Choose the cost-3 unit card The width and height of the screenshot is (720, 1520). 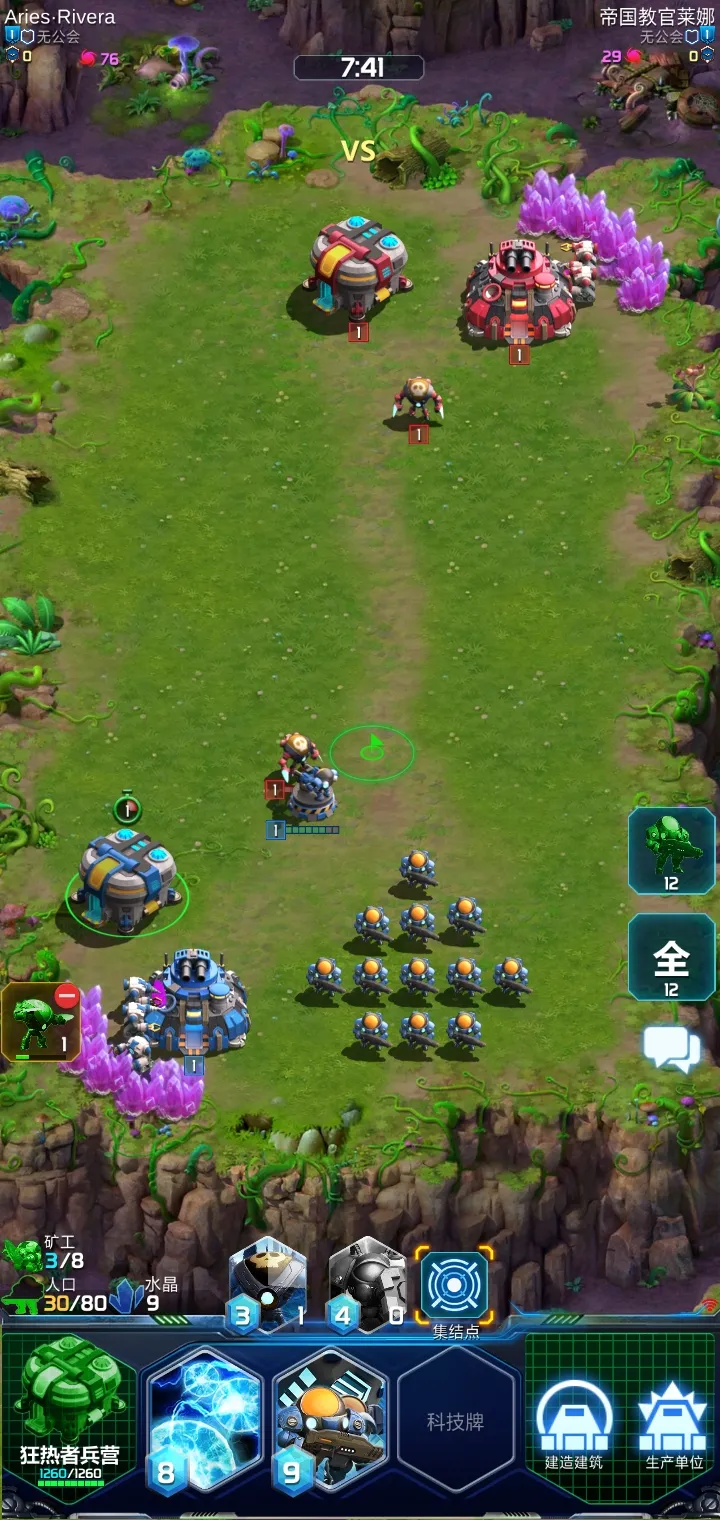(268, 1286)
